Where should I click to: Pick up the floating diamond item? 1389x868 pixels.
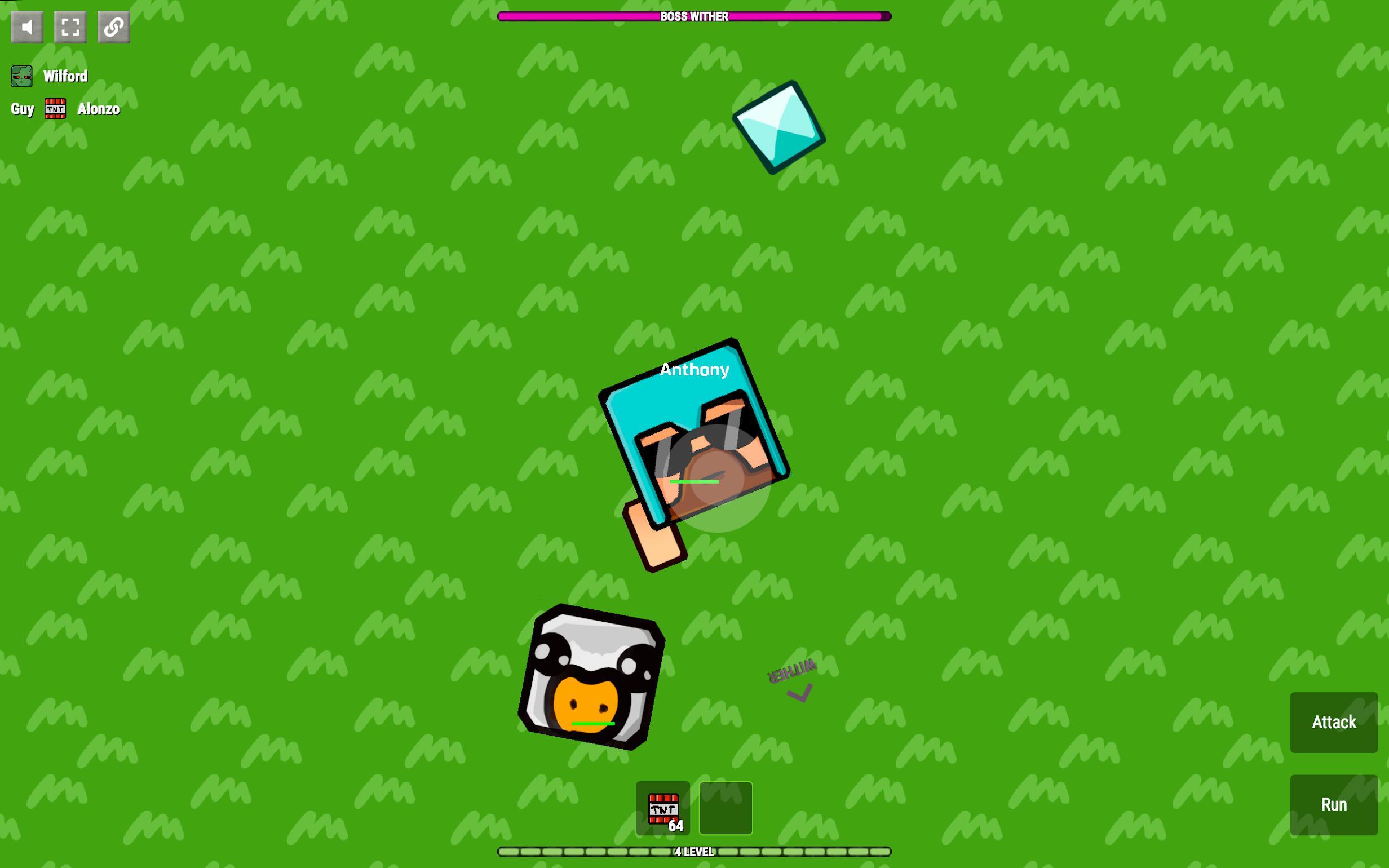[x=781, y=127]
